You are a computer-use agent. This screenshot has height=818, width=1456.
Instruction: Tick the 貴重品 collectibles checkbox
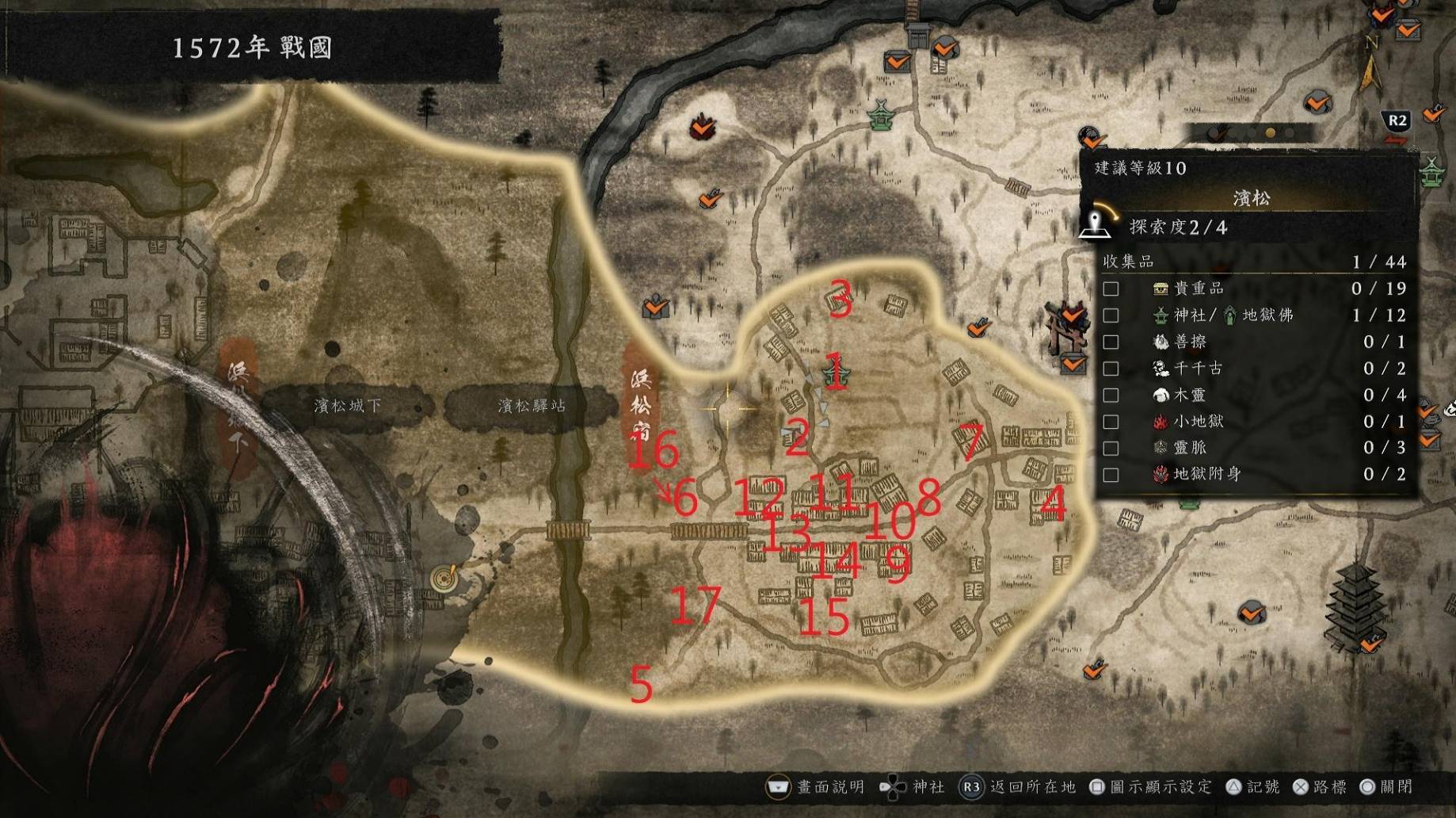1111,289
